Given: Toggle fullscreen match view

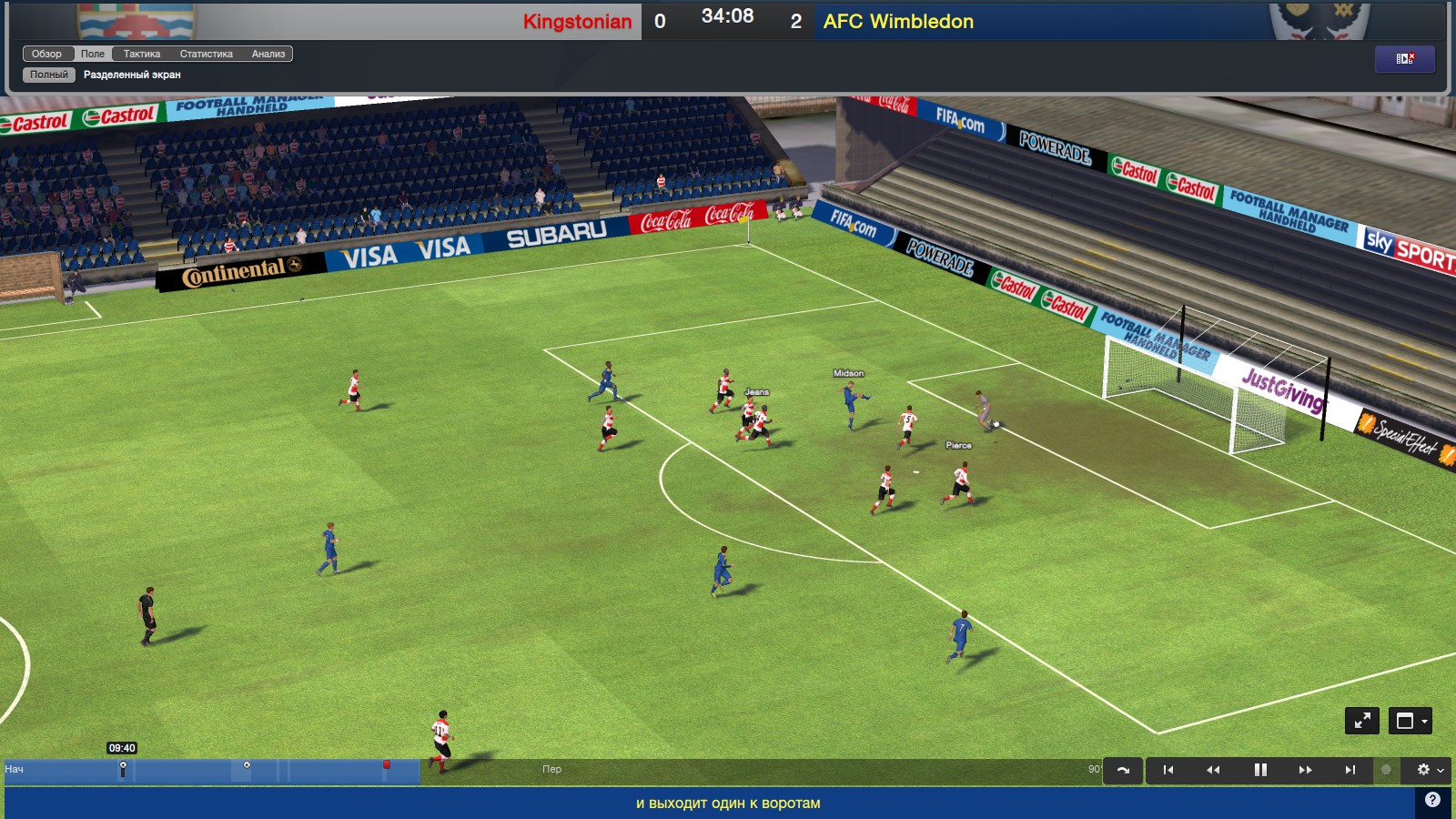Looking at the screenshot, I should (1362, 722).
